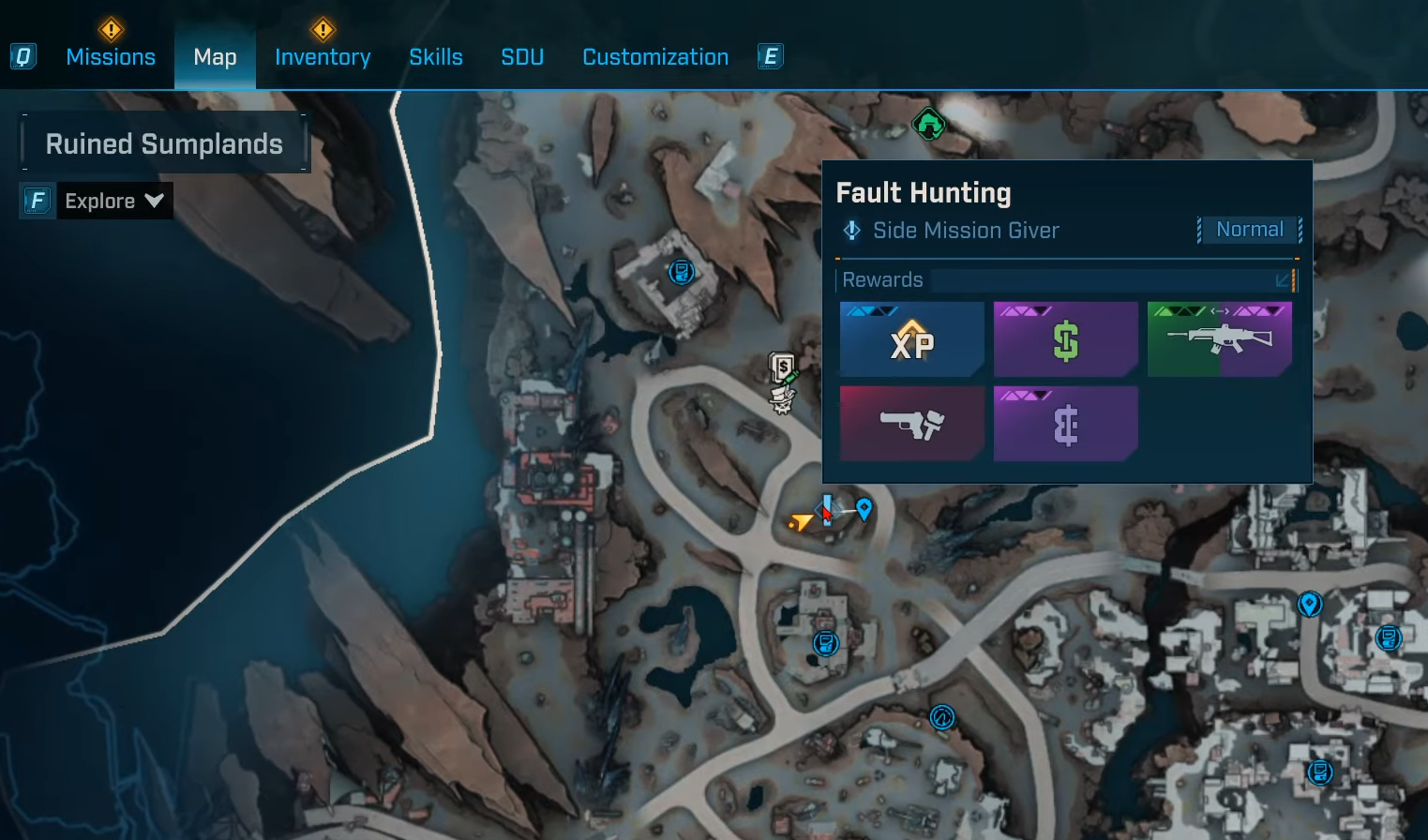Select the blue waypoint pin beside the player
This screenshot has width=1428, height=840.
[864, 508]
